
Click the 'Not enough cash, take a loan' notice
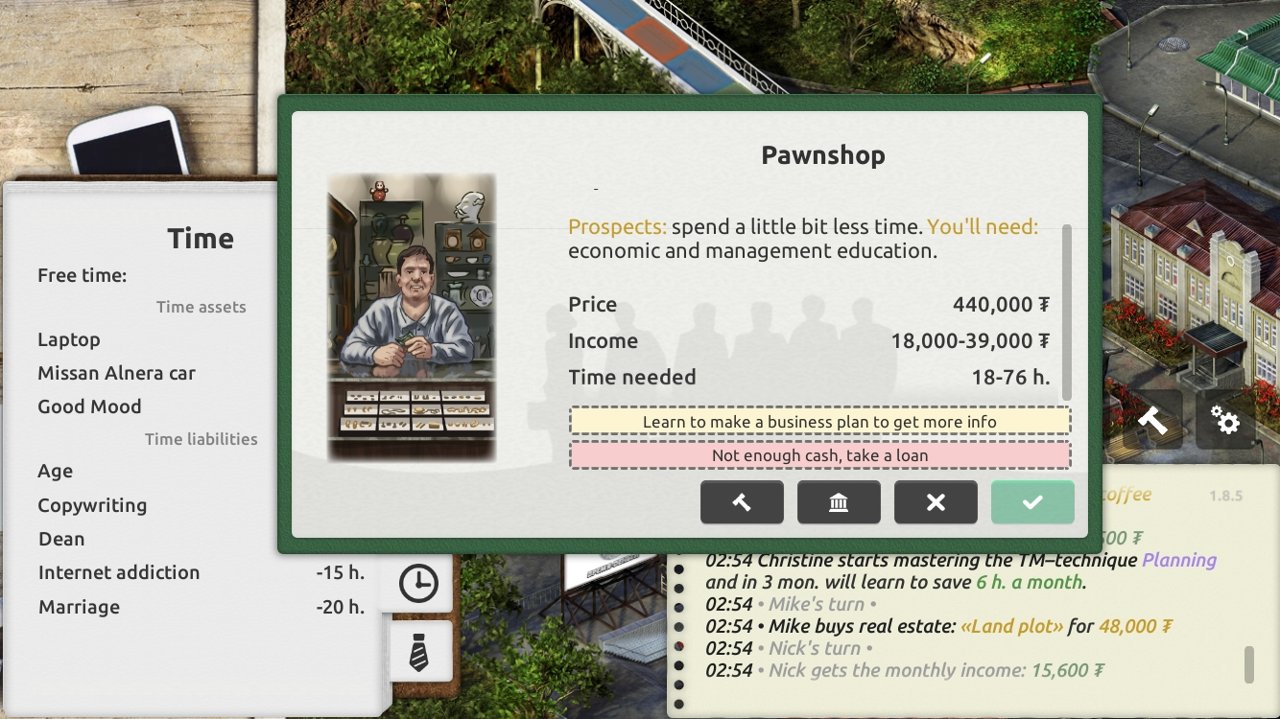819,455
